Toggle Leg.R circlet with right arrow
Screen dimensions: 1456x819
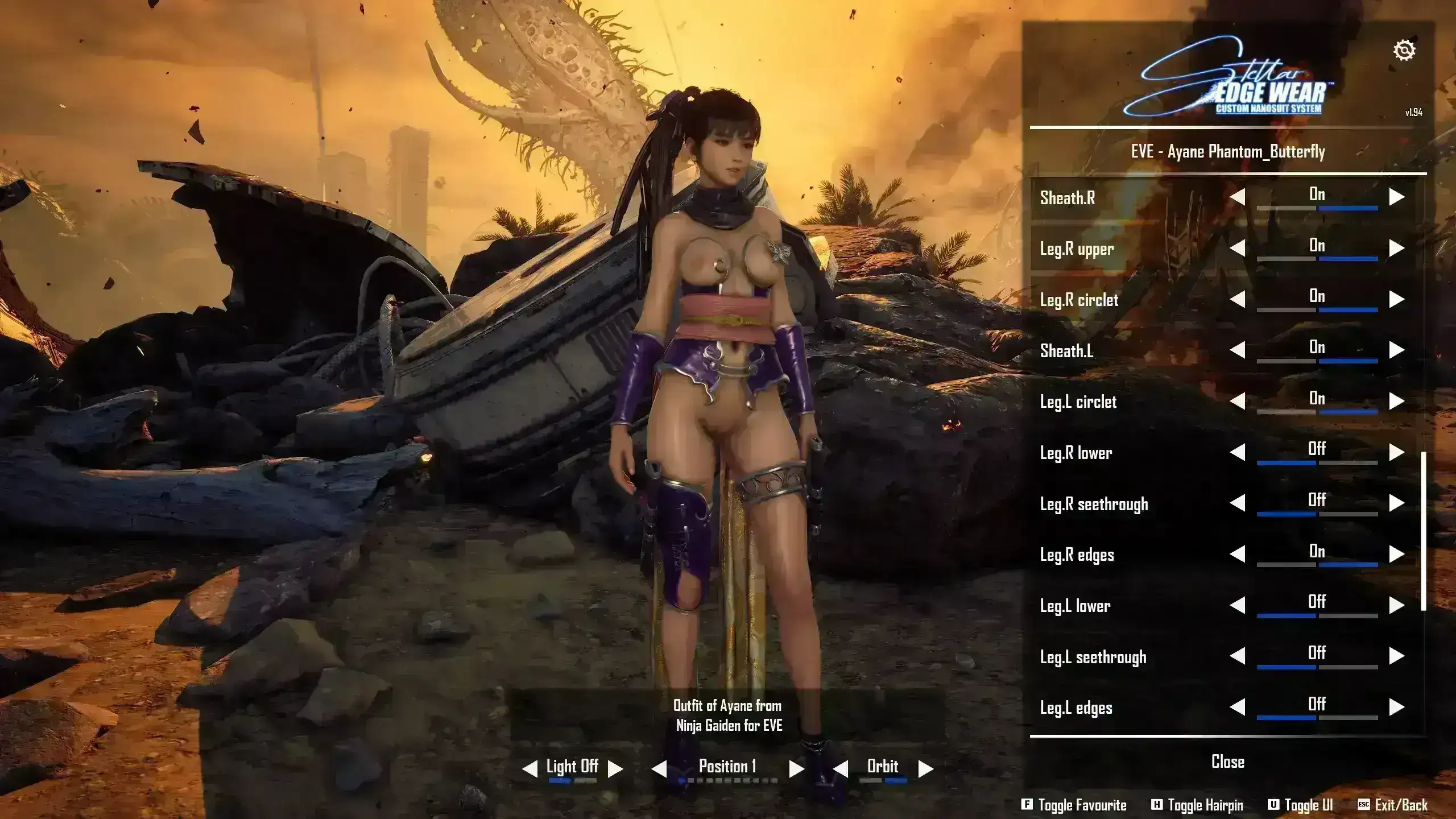pyautogui.click(x=1396, y=299)
